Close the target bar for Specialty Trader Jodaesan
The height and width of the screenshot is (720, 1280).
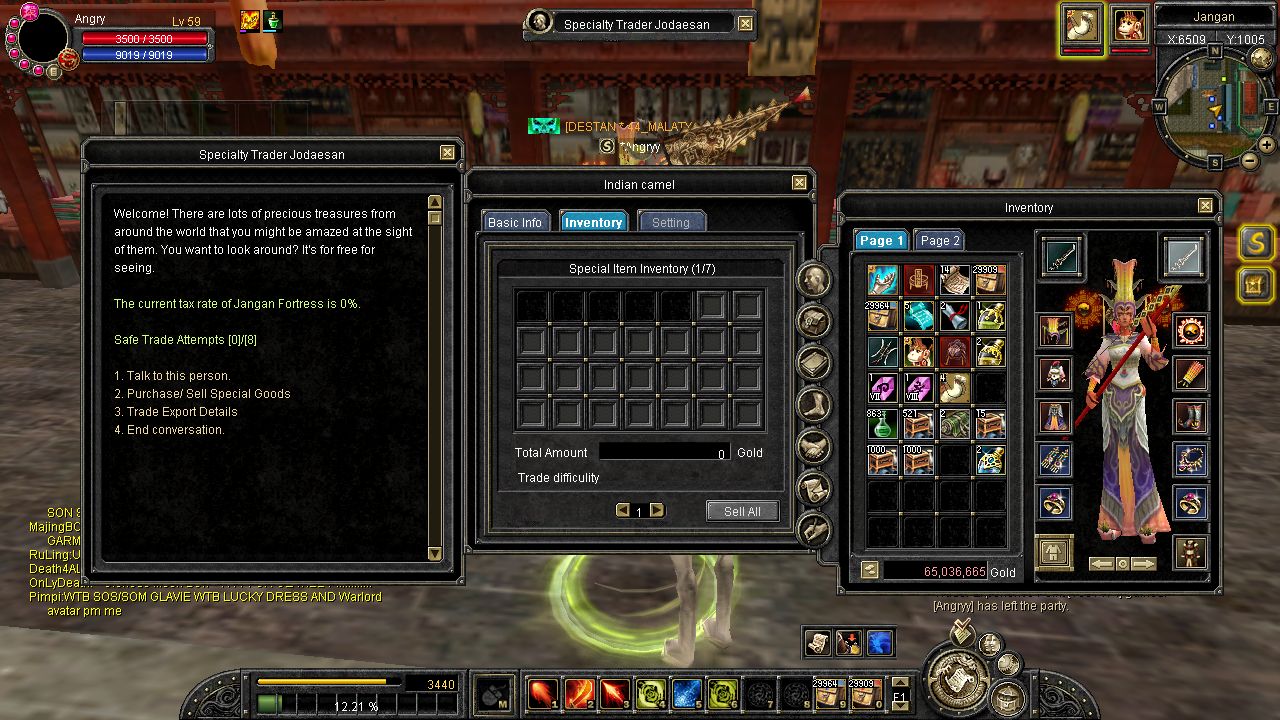point(746,24)
